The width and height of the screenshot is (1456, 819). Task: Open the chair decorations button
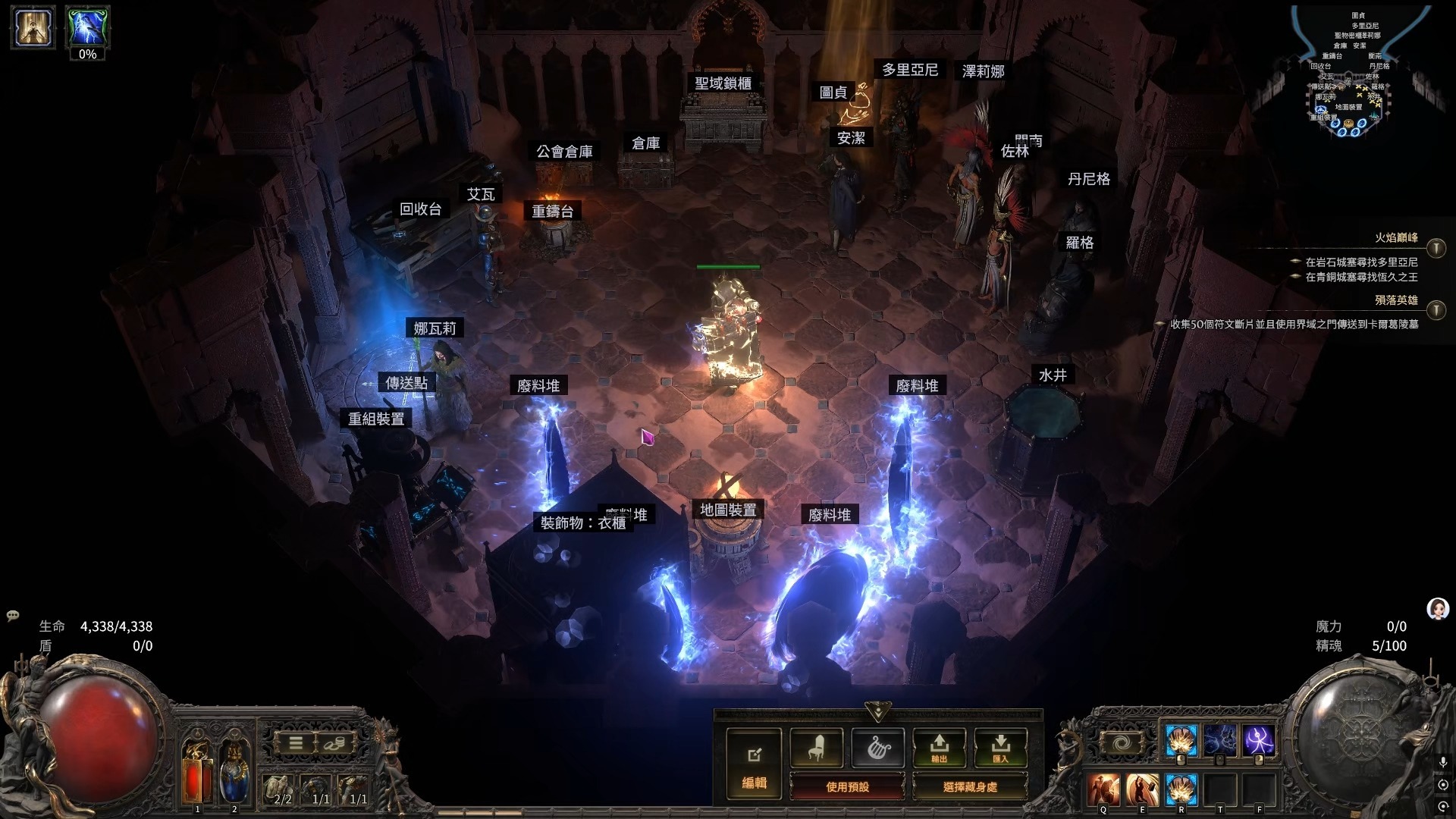point(816,748)
